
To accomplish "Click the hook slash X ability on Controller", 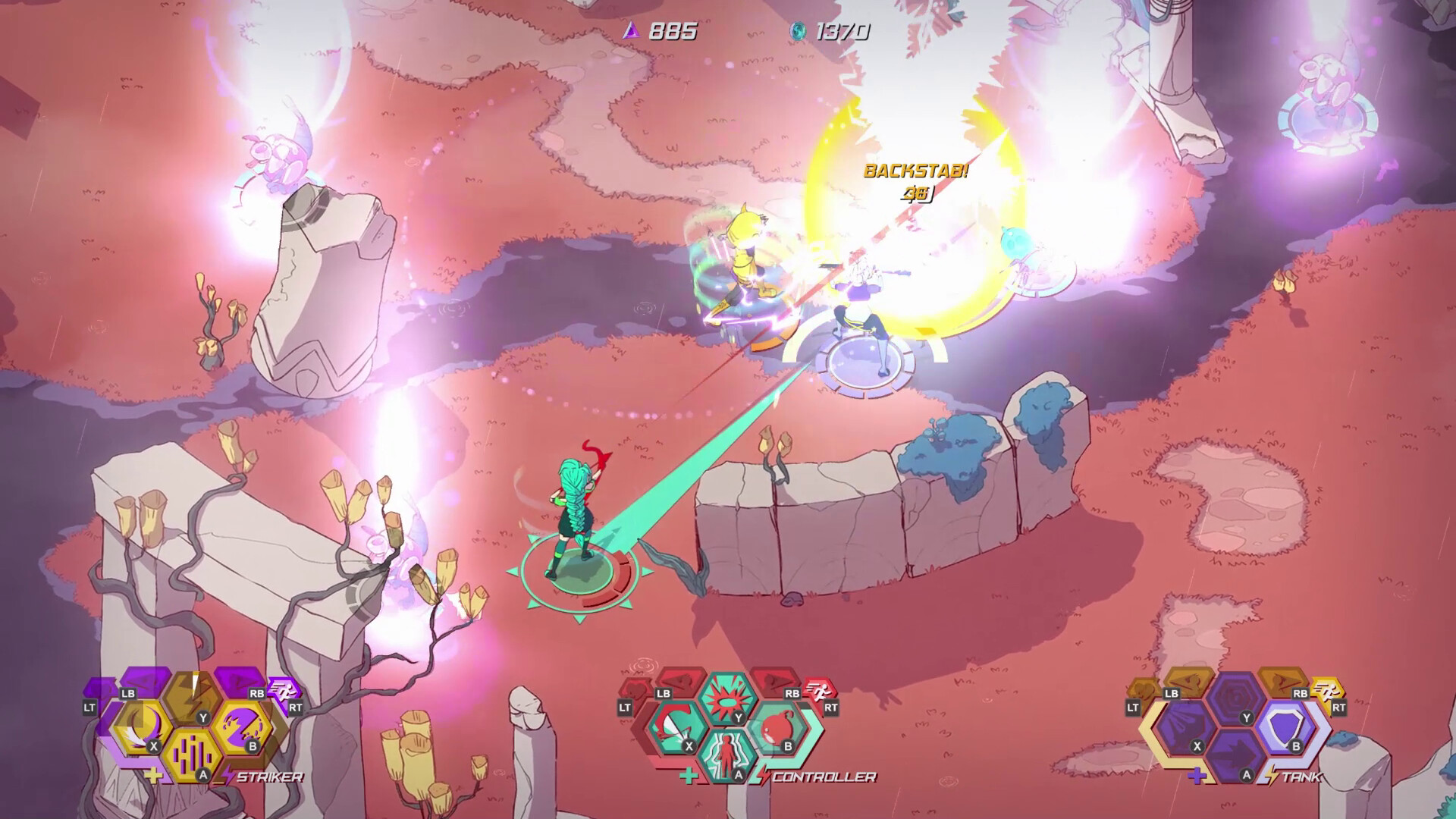I will [x=673, y=727].
